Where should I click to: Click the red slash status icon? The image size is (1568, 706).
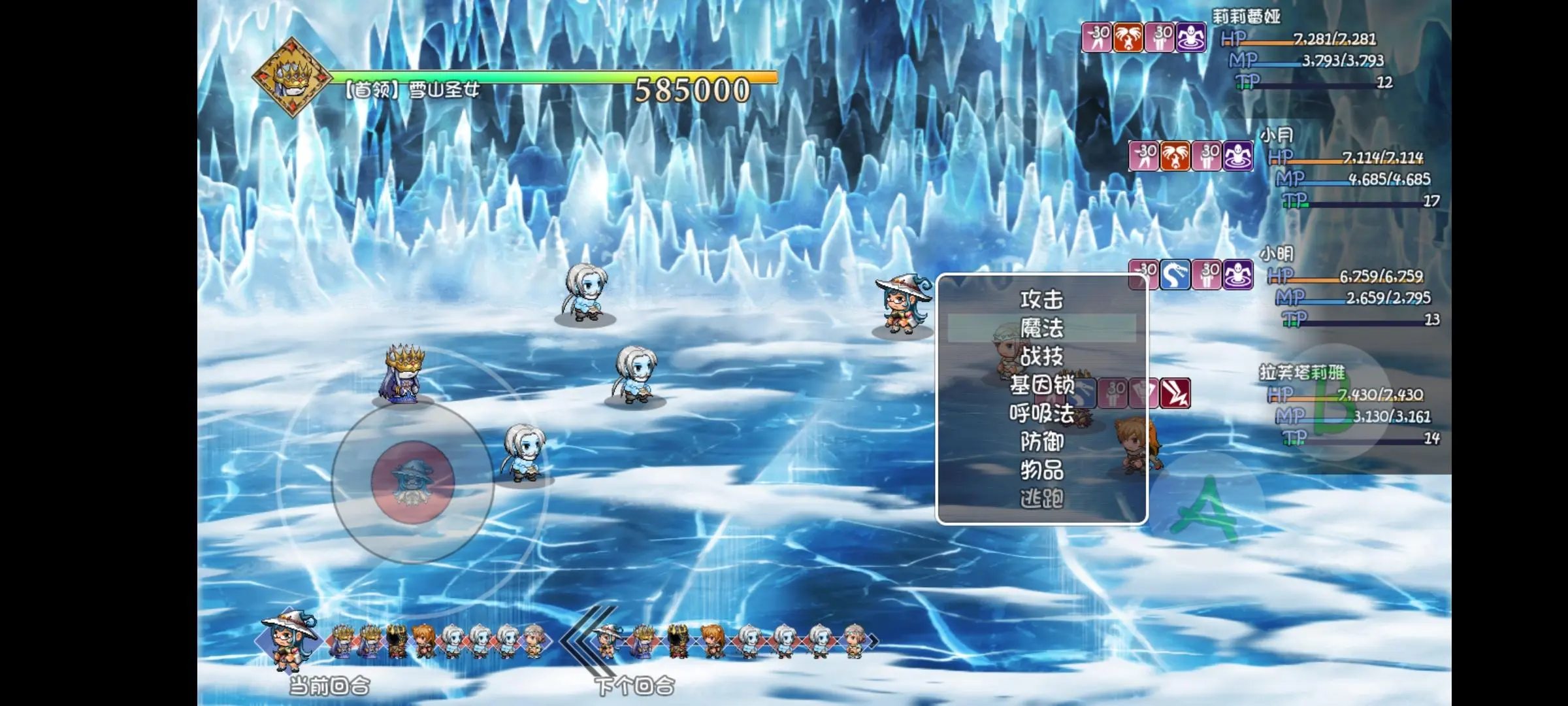tap(1175, 394)
